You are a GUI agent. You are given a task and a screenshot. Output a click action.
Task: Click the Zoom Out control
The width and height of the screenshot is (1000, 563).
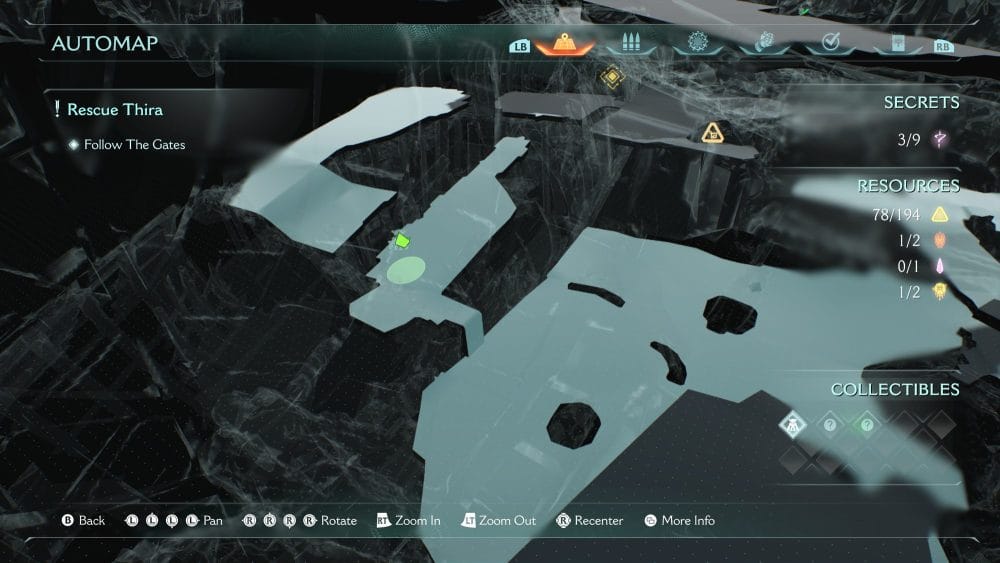(x=498, y=521)
